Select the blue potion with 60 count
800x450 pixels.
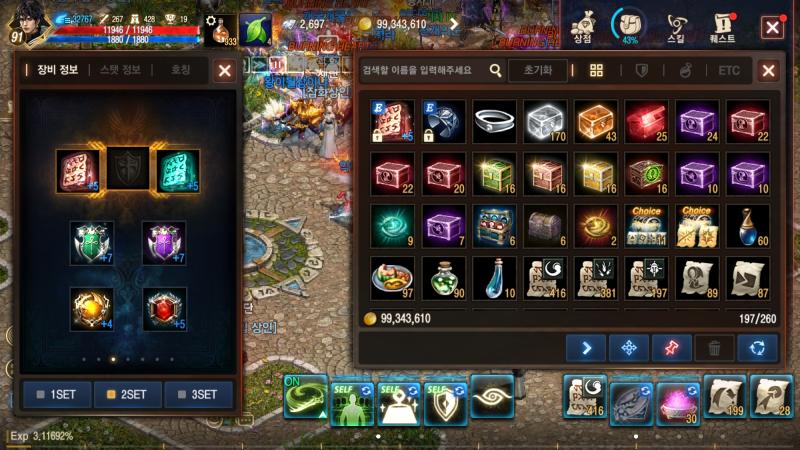[x=749, y=225]
